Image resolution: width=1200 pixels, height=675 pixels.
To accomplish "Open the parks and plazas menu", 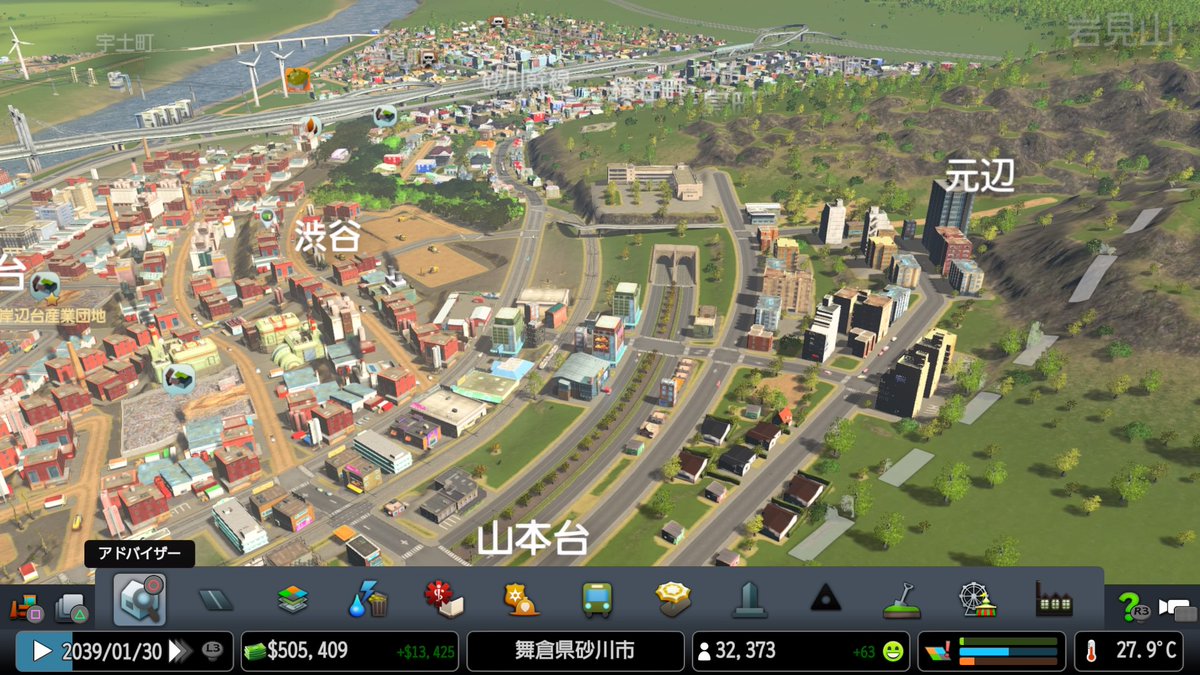I will [x=673, y=600].
